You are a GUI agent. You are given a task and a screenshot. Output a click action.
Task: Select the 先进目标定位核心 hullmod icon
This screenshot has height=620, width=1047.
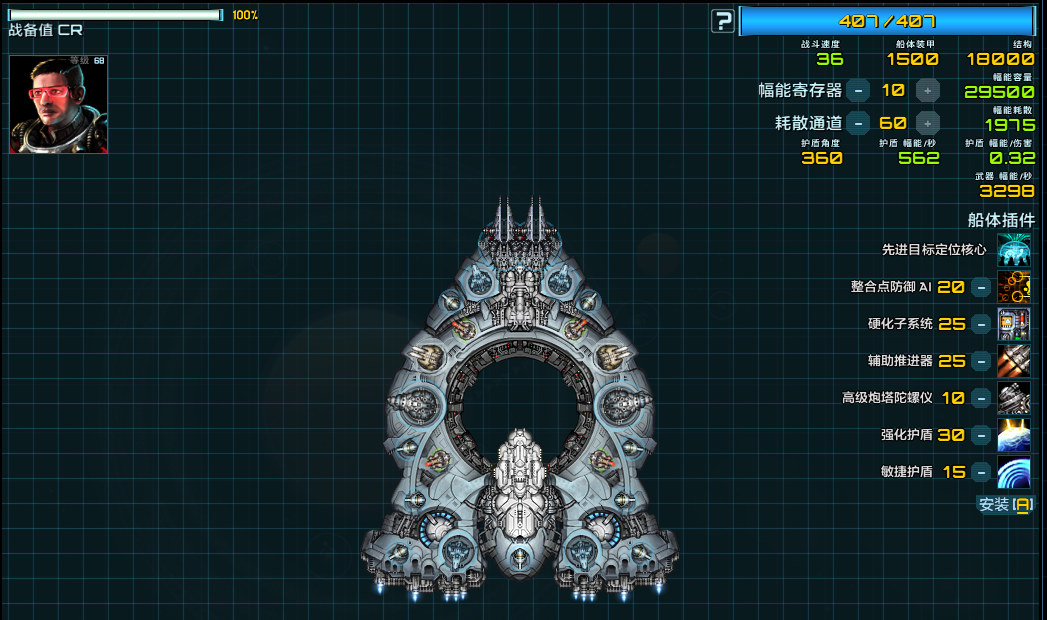point(1014,250)
